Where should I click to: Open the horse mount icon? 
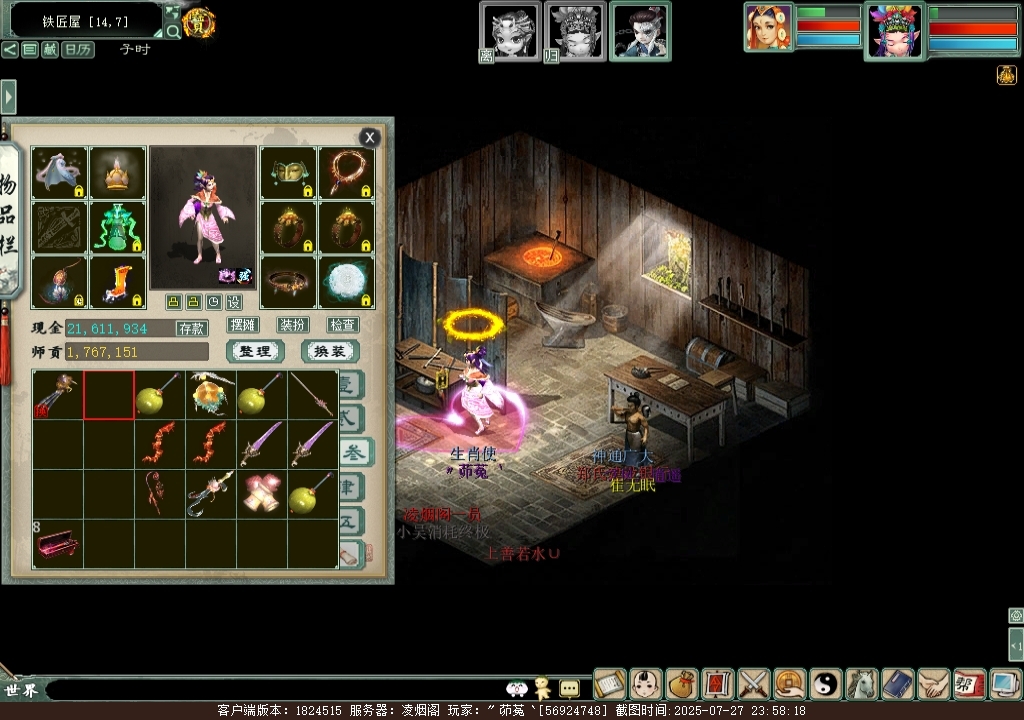point(862,684)
